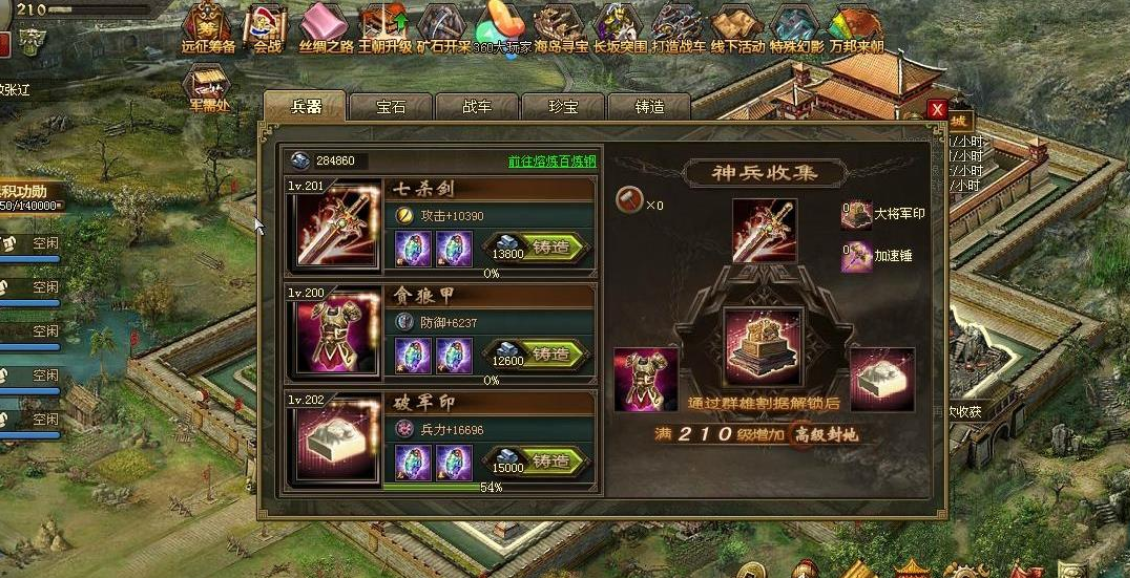This screenshot has width=1130, height=578.
Task: Click the 高级封地 reward button
Action: pos(826,434)
